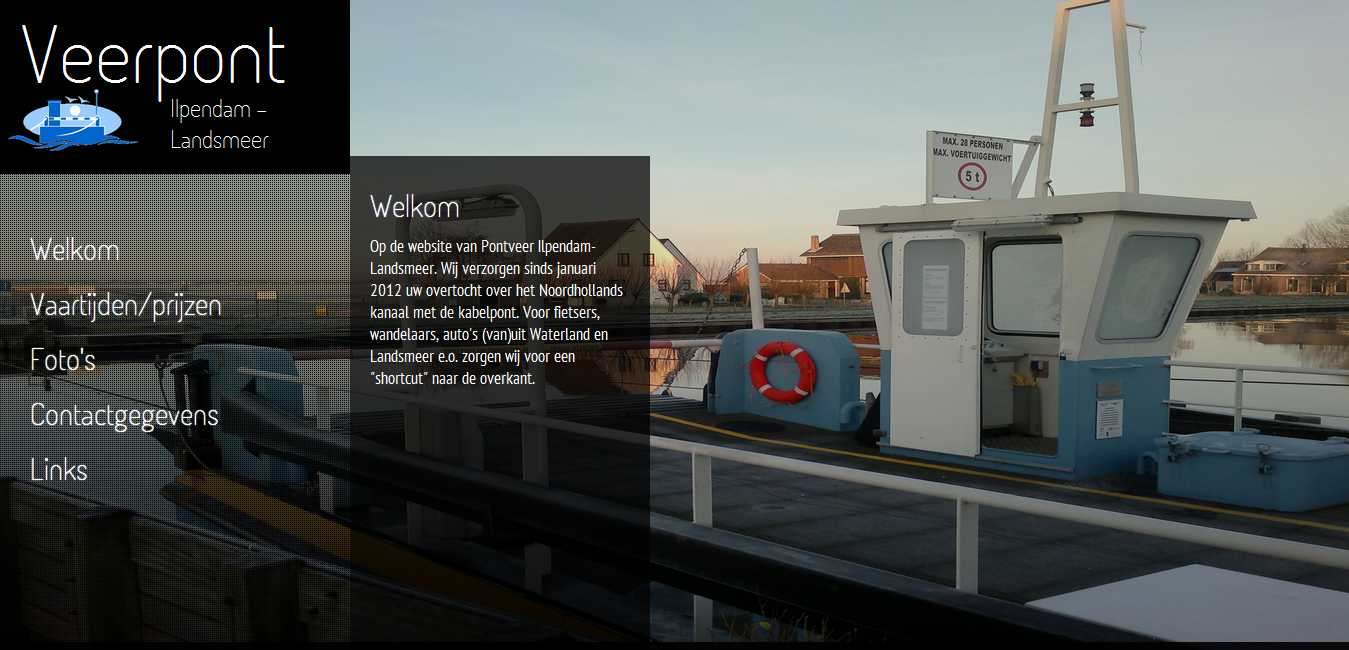Select the Links menu entry
The image size is (1349, 650).
[x=59, y=470]
